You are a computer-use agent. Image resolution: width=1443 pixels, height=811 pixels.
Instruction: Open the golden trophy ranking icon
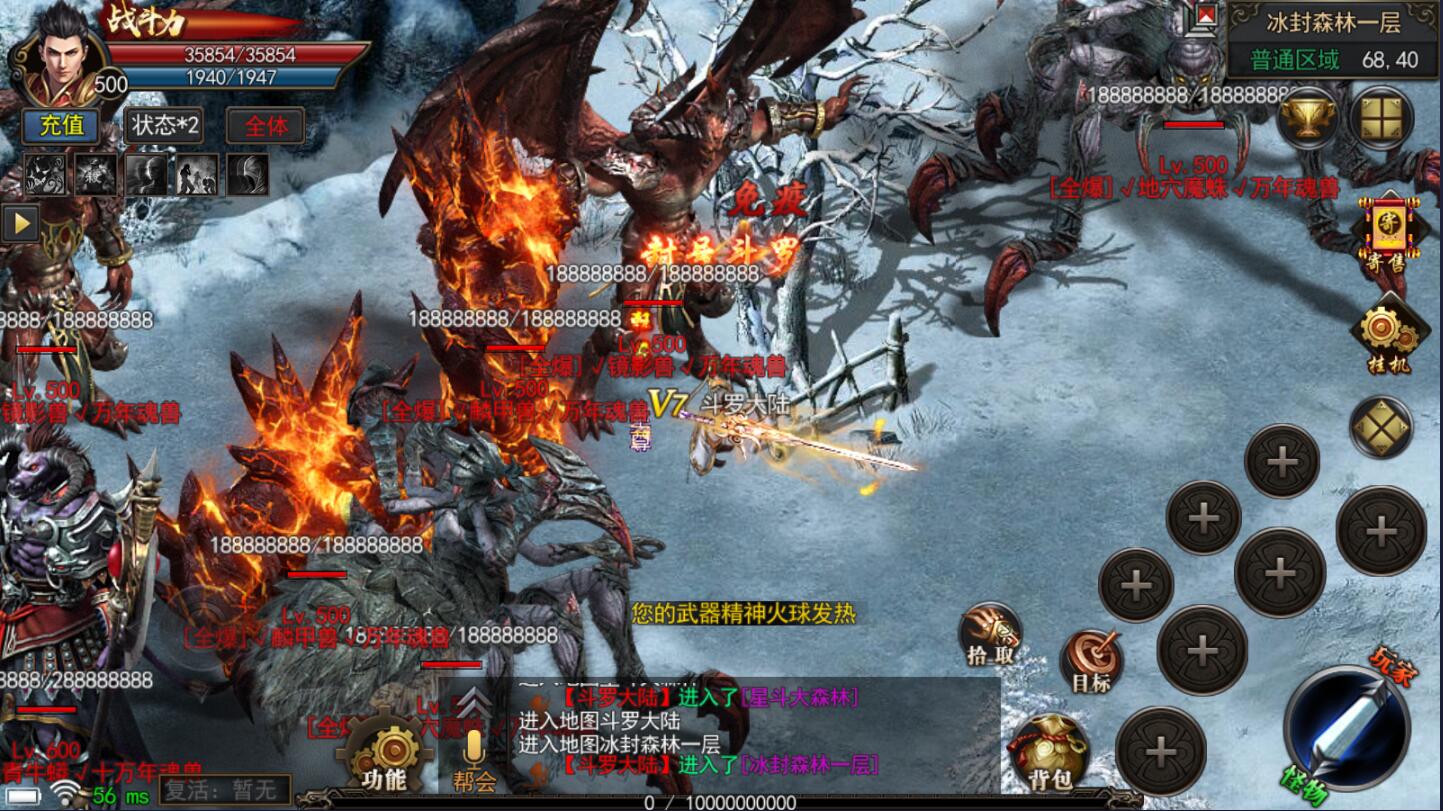click(x=1308, y=117)
